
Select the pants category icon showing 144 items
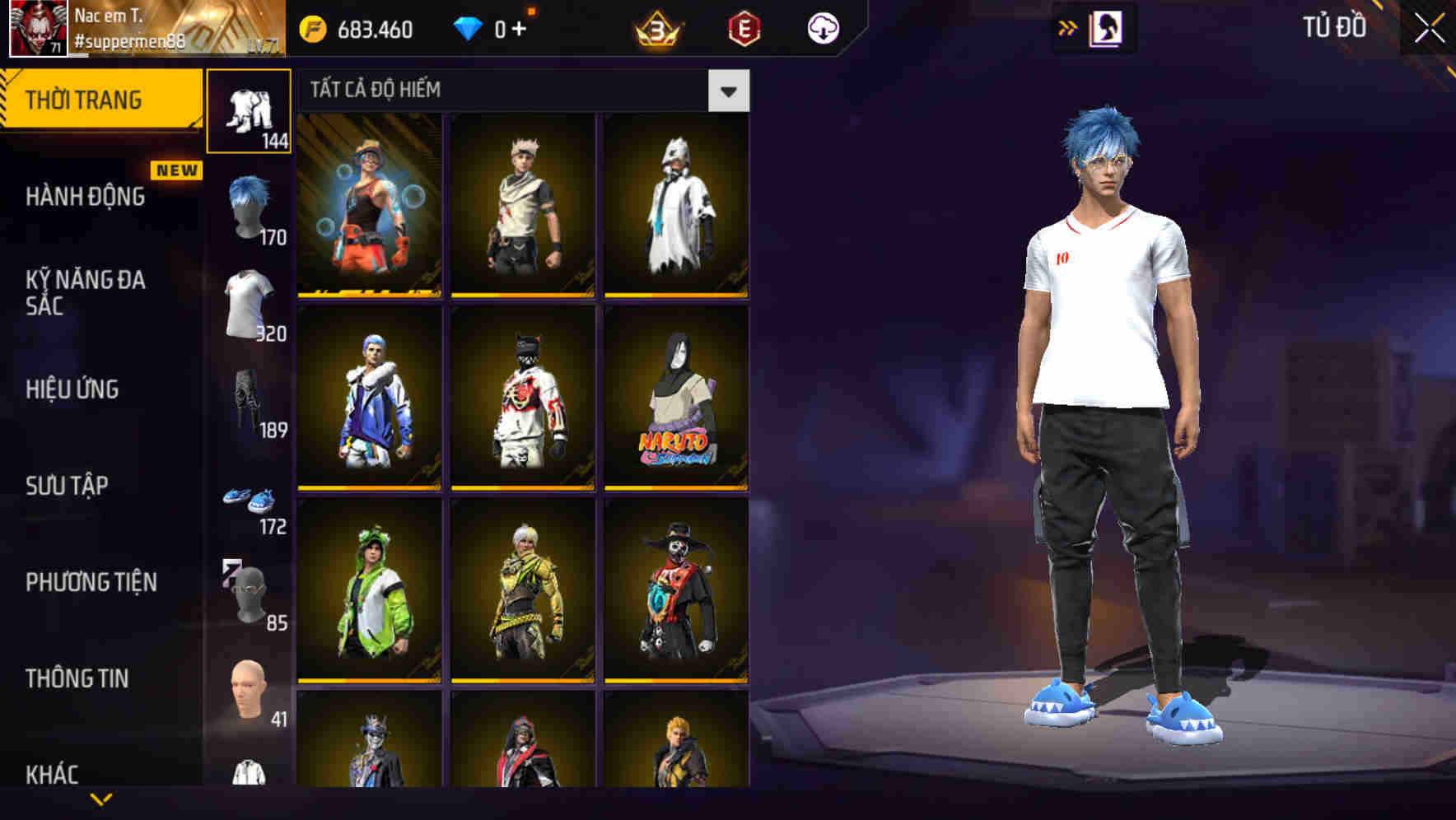click(250, 110)
